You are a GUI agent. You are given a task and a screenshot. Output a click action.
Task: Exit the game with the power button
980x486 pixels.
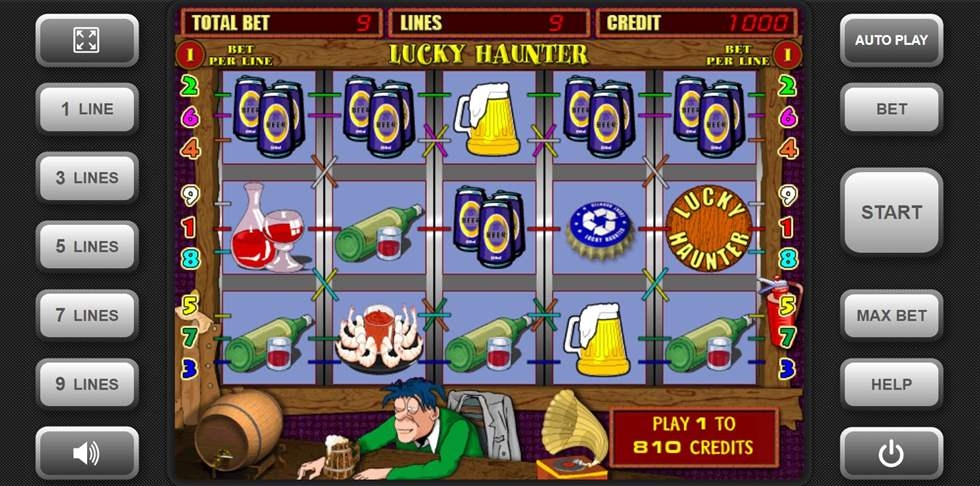click(x=891, y=453)
